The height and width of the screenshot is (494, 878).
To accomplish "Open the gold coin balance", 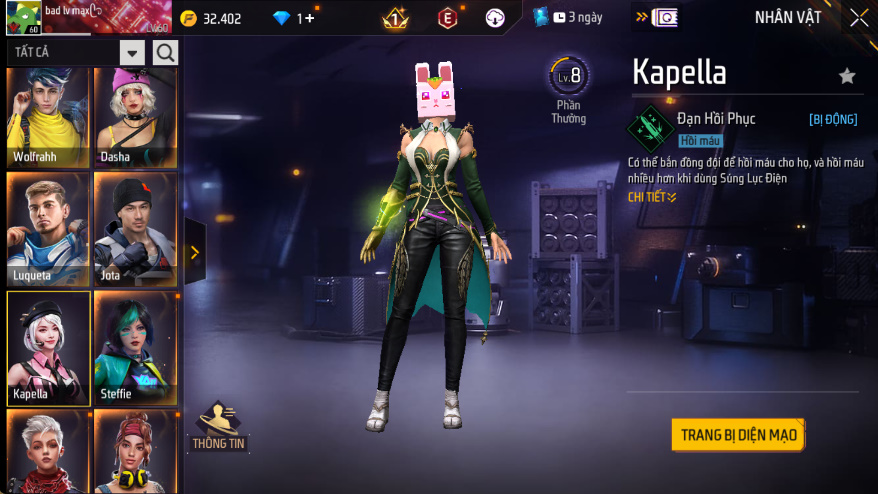I will [212, 18].
